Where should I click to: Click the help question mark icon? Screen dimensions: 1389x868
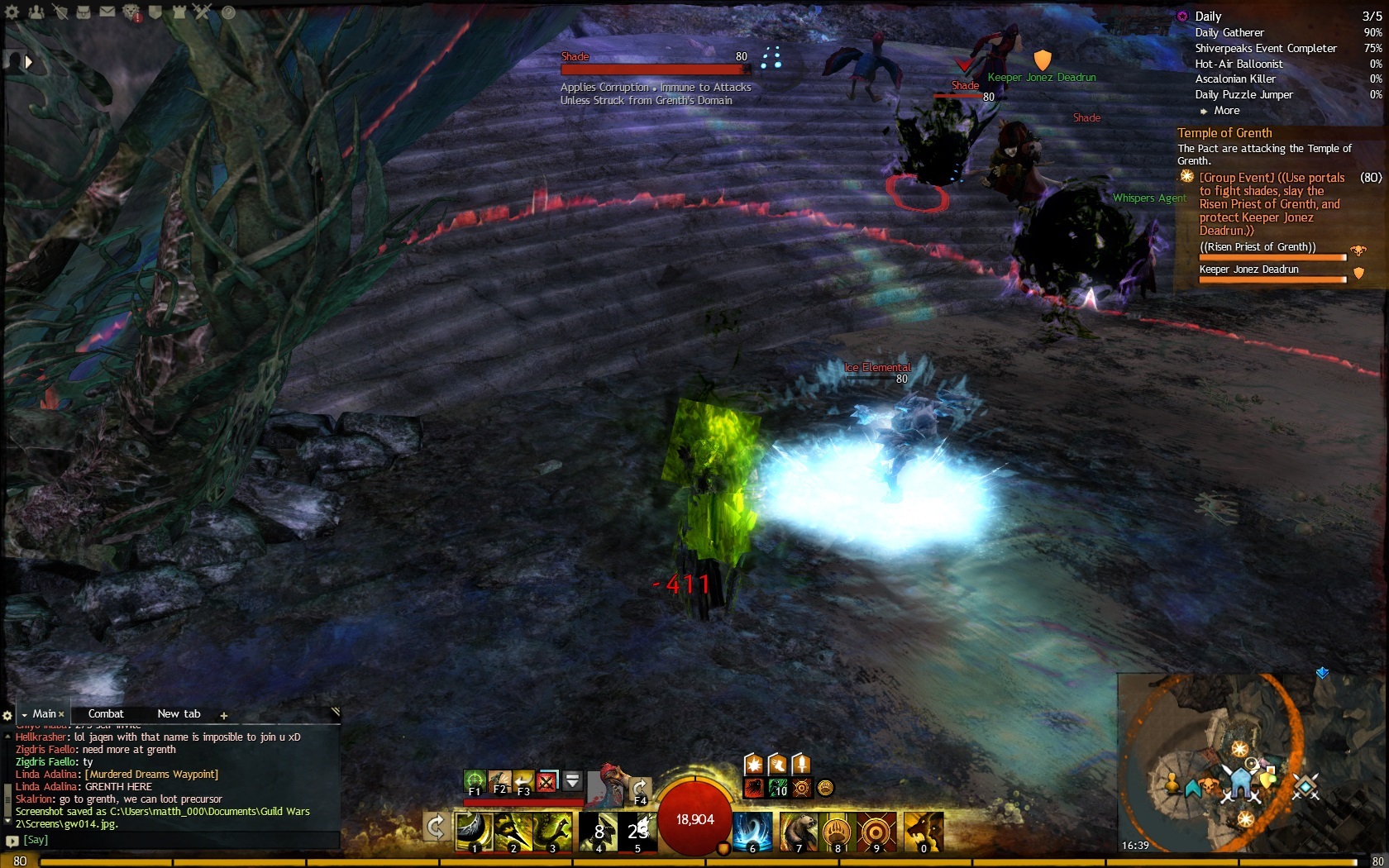click(x=228, y=12)
